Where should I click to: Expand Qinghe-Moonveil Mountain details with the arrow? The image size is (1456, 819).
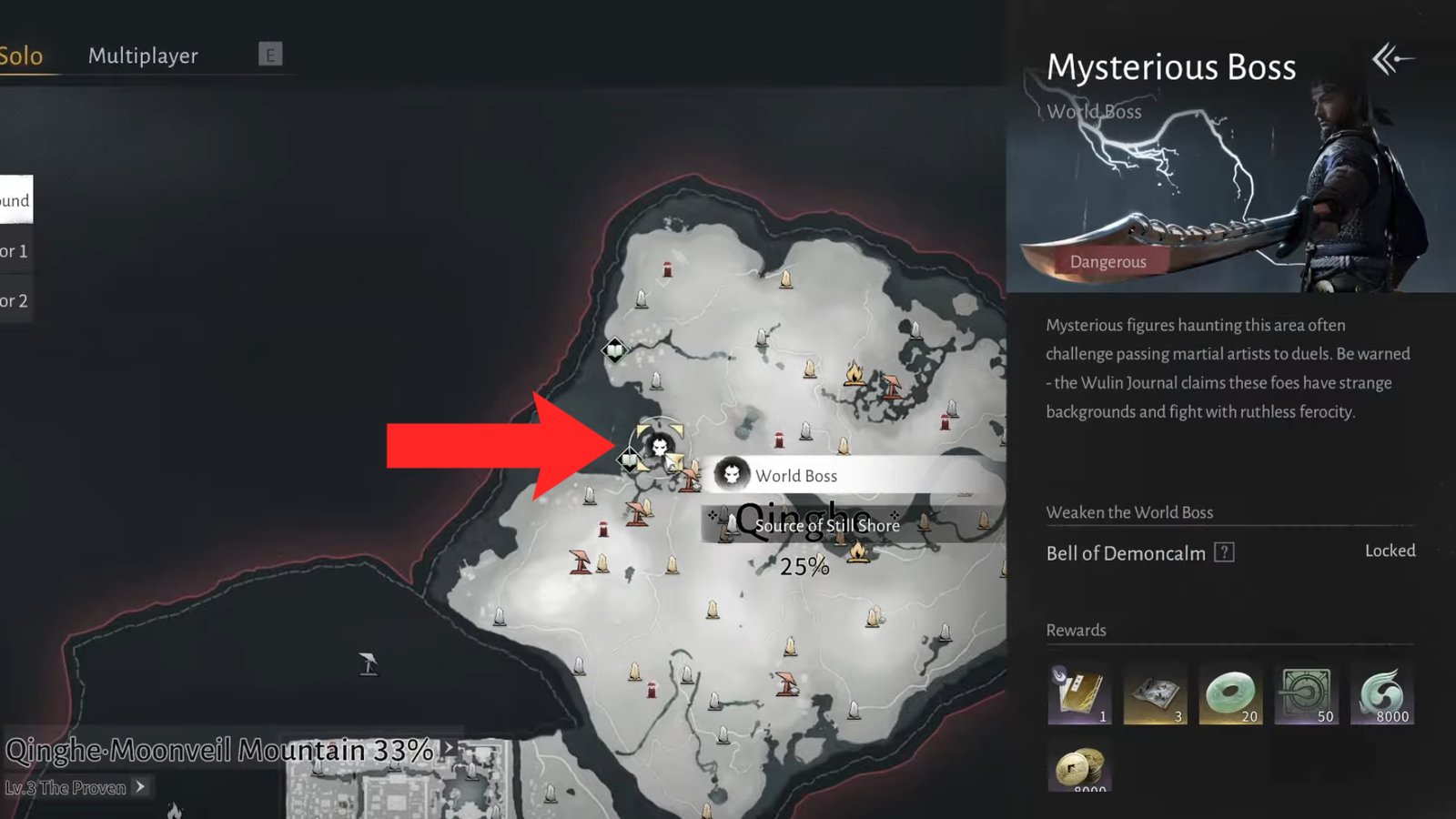tap(447, 746)
